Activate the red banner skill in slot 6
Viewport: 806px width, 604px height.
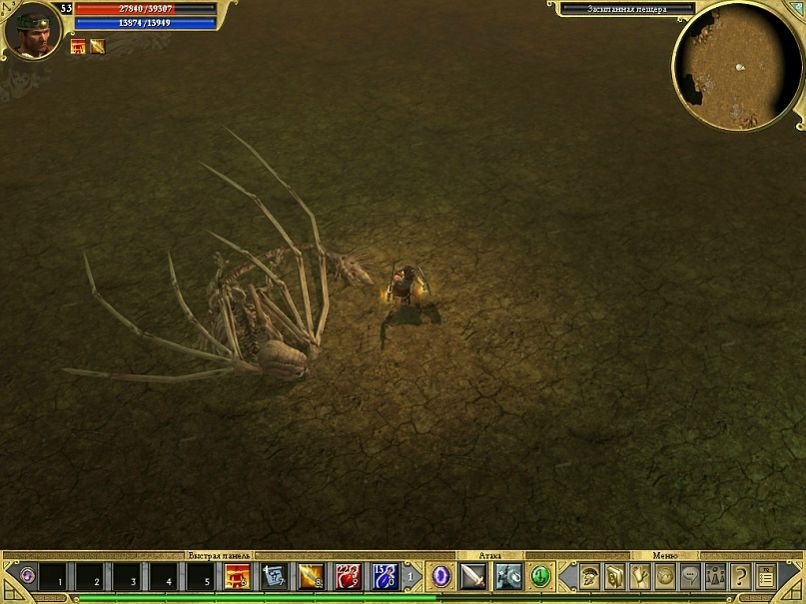[238, 576]
